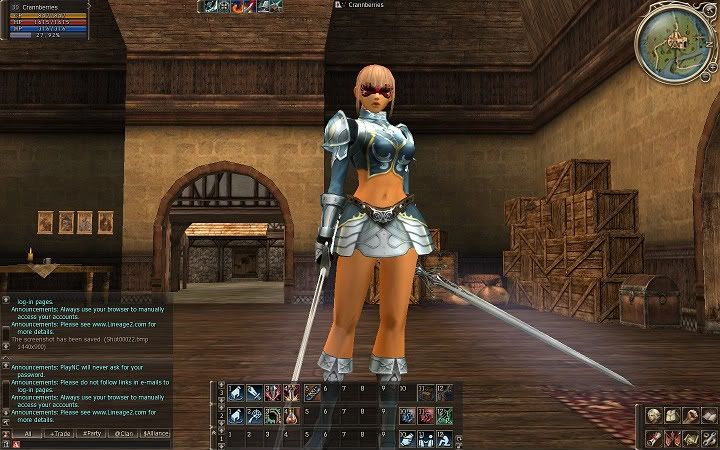Screen dimensions: 720x450
Task: Switch to the @Clan chat tab
Action: (x=124, y=434)
